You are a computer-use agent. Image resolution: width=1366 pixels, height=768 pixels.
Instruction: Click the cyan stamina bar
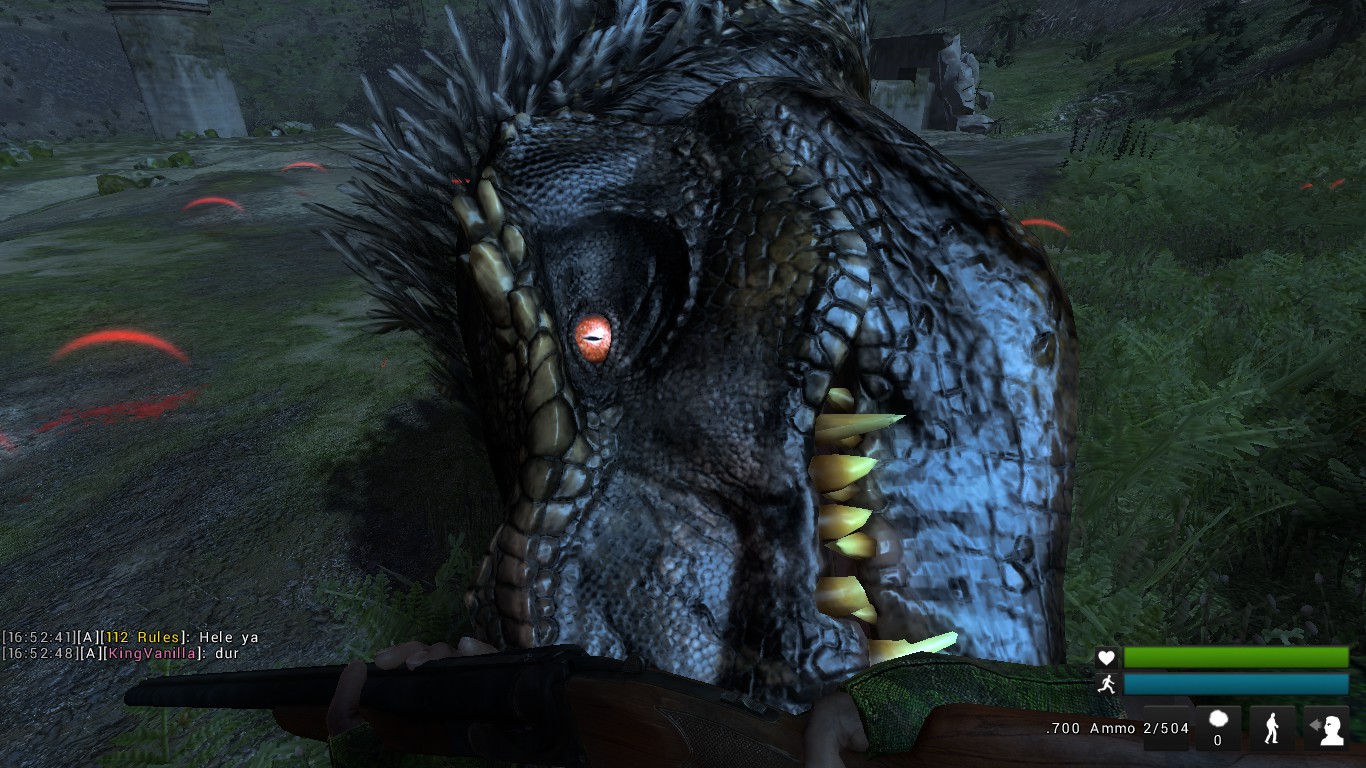[1235, 683]
